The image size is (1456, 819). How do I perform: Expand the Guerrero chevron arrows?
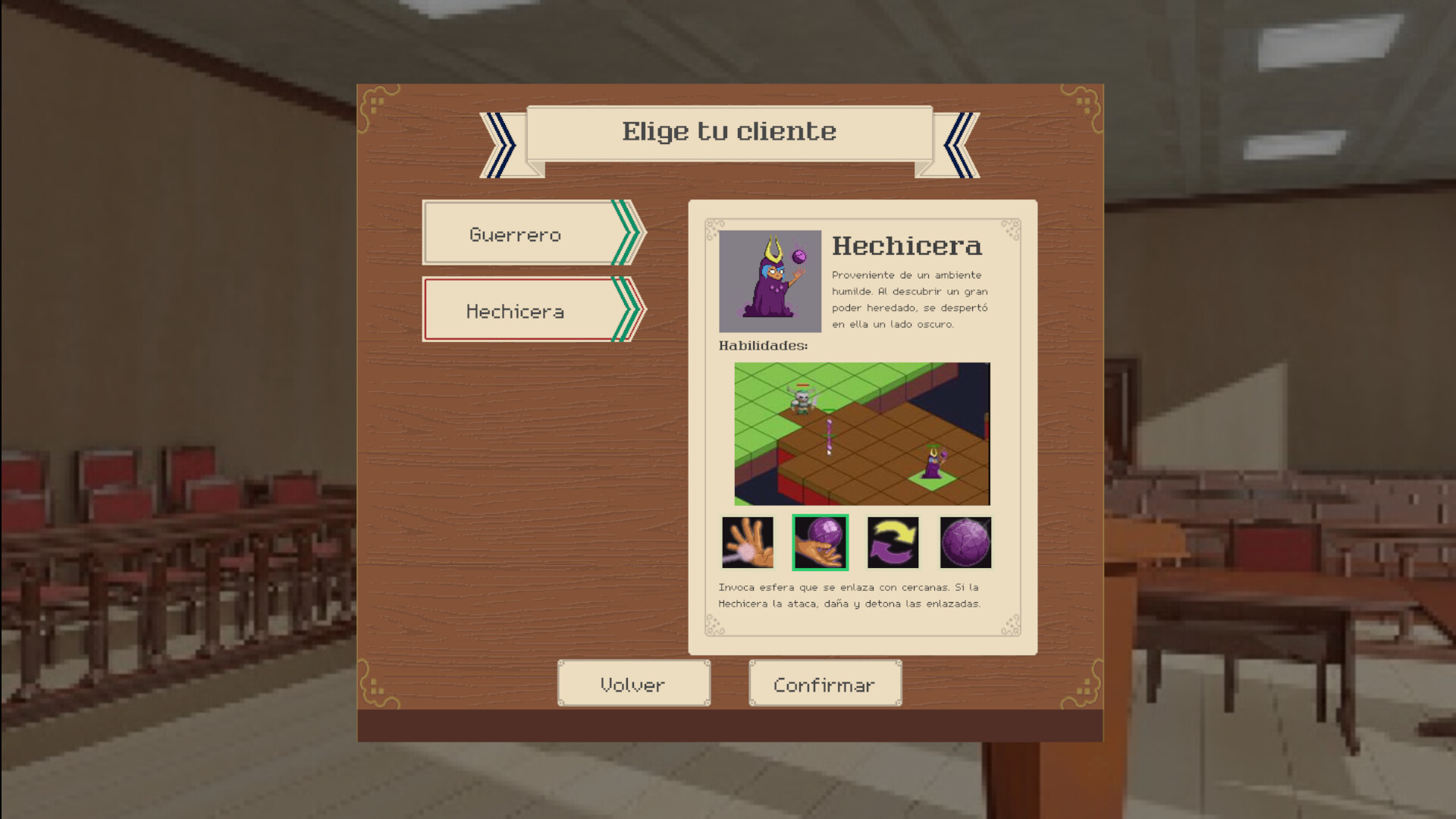point(626,233)
